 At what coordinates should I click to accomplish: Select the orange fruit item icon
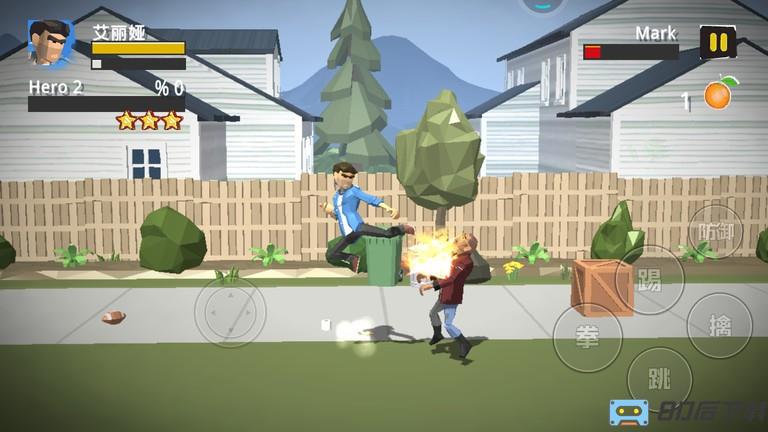[x=718, y=94]
